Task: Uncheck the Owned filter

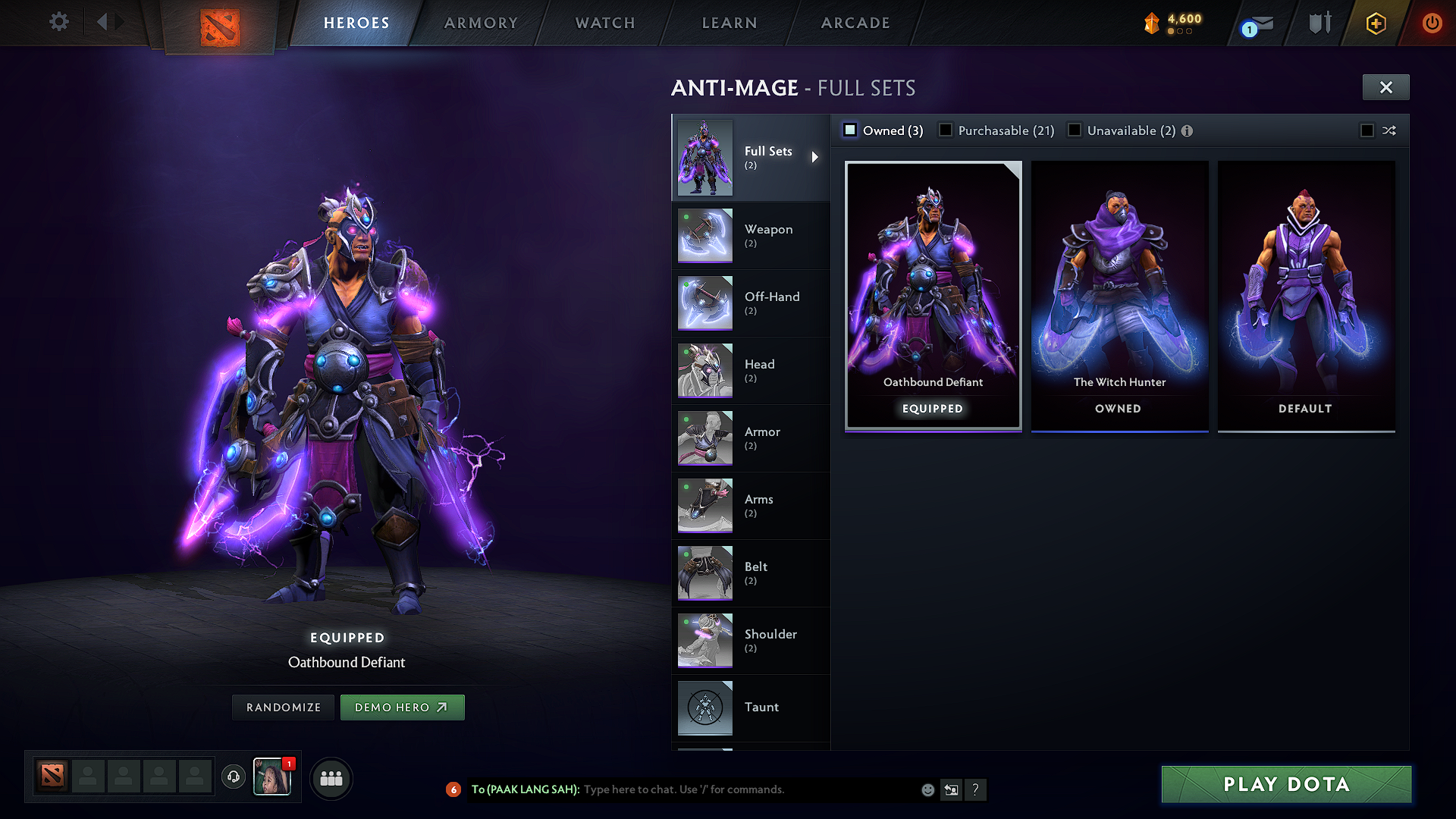Action: pos(849,130)
